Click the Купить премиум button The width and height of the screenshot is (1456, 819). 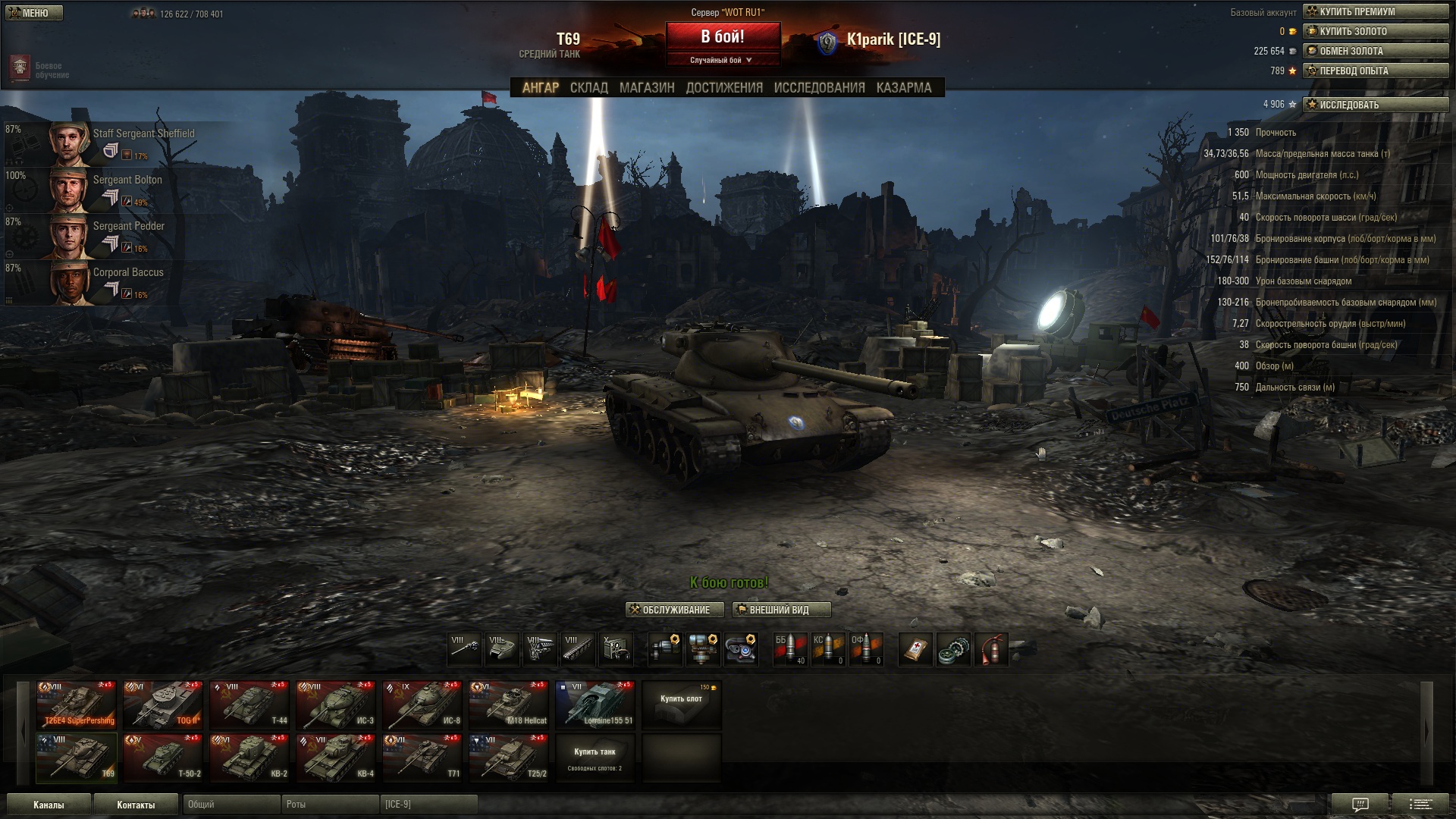pyautogui.click(x=1375, y=11)
